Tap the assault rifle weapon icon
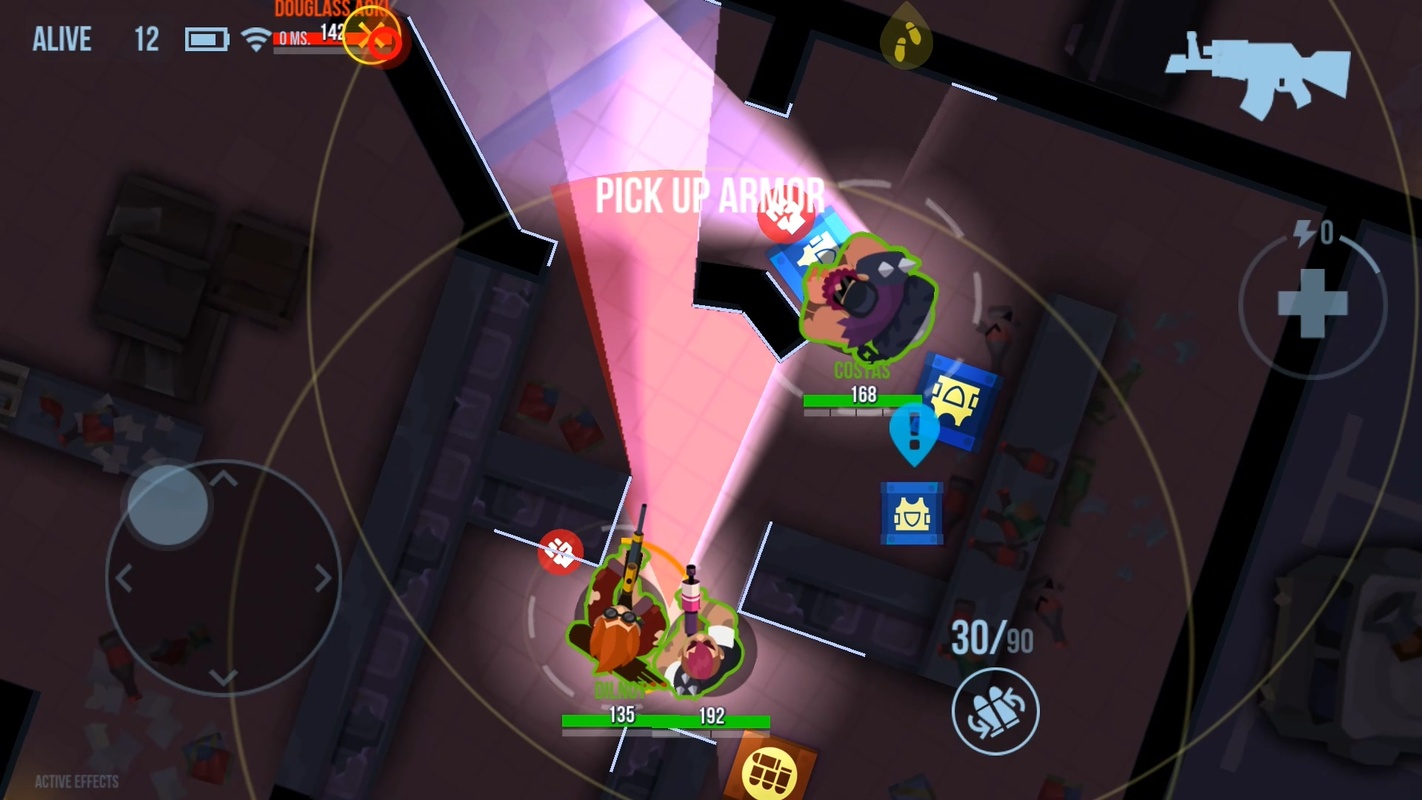Screen dimensions: 1422x800 [x=1256, y=72]
